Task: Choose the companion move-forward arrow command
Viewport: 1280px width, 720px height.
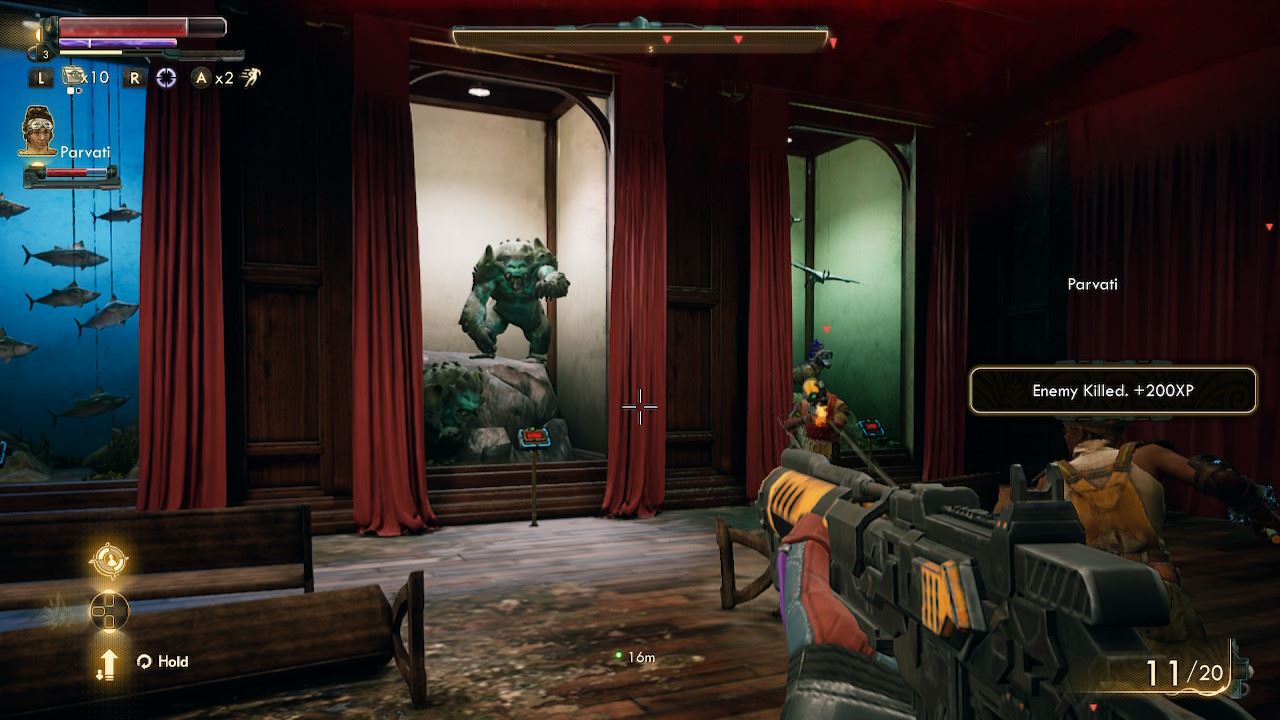Action: point(108,663)
